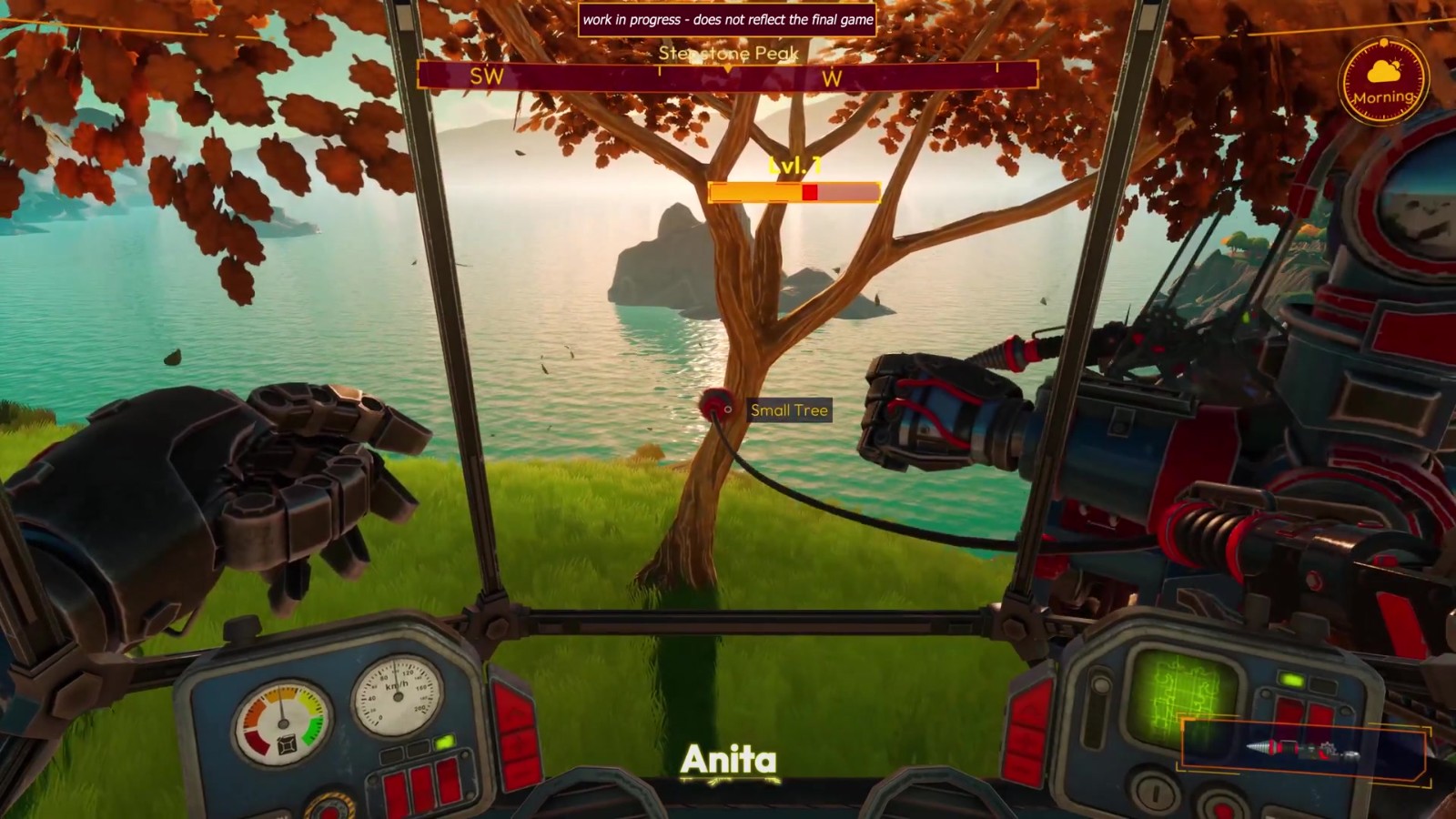Click the Small Tree target label

click(x=789, y=410)
